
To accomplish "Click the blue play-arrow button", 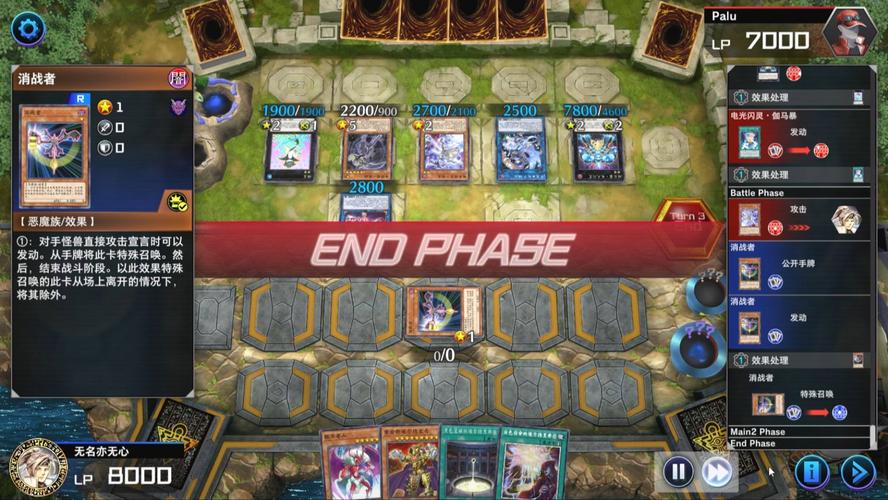I will (x=857, y=471).
